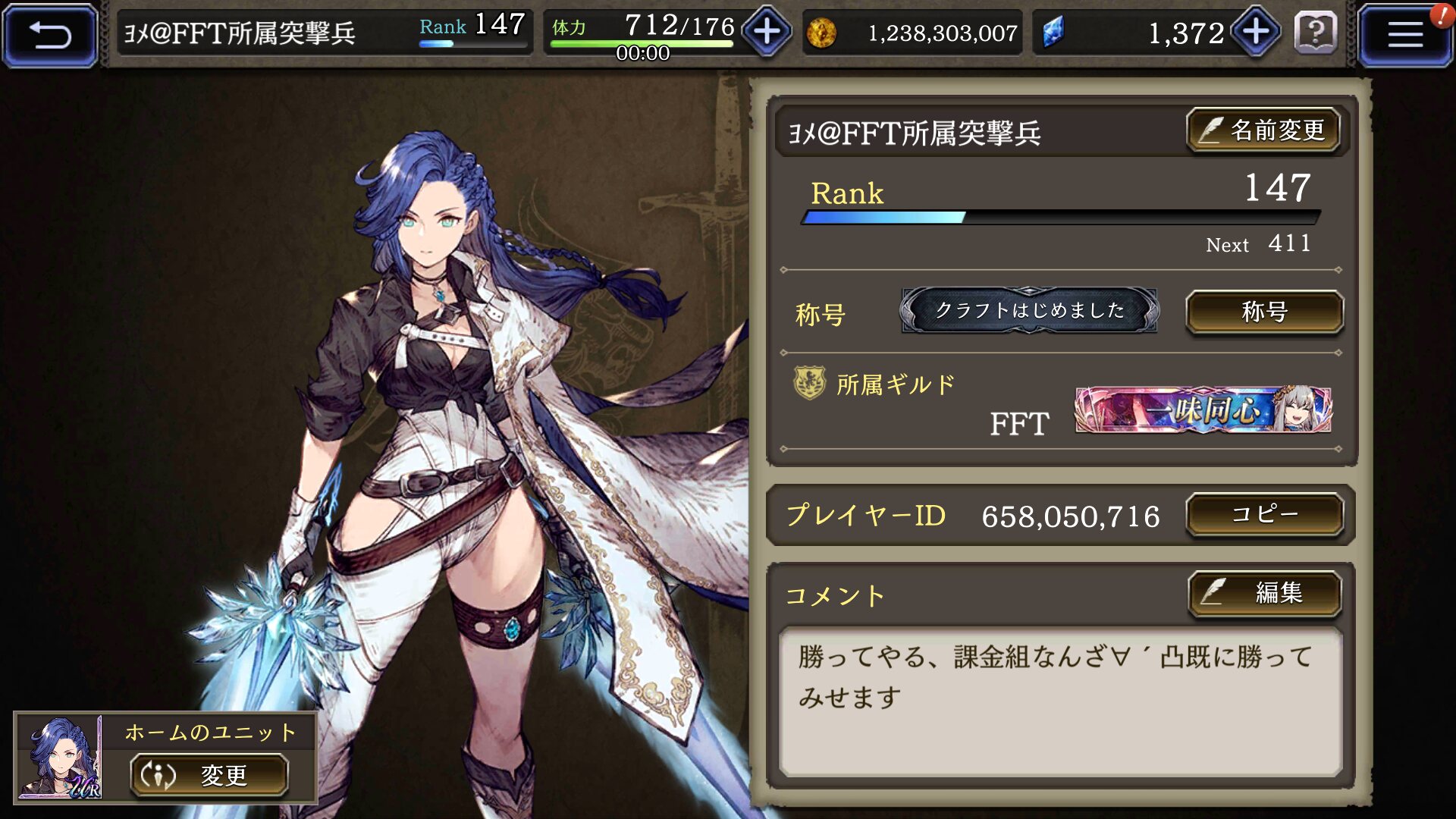Change home unit with 変更 button
The image size is (1456, 819).
click(209, 775)
